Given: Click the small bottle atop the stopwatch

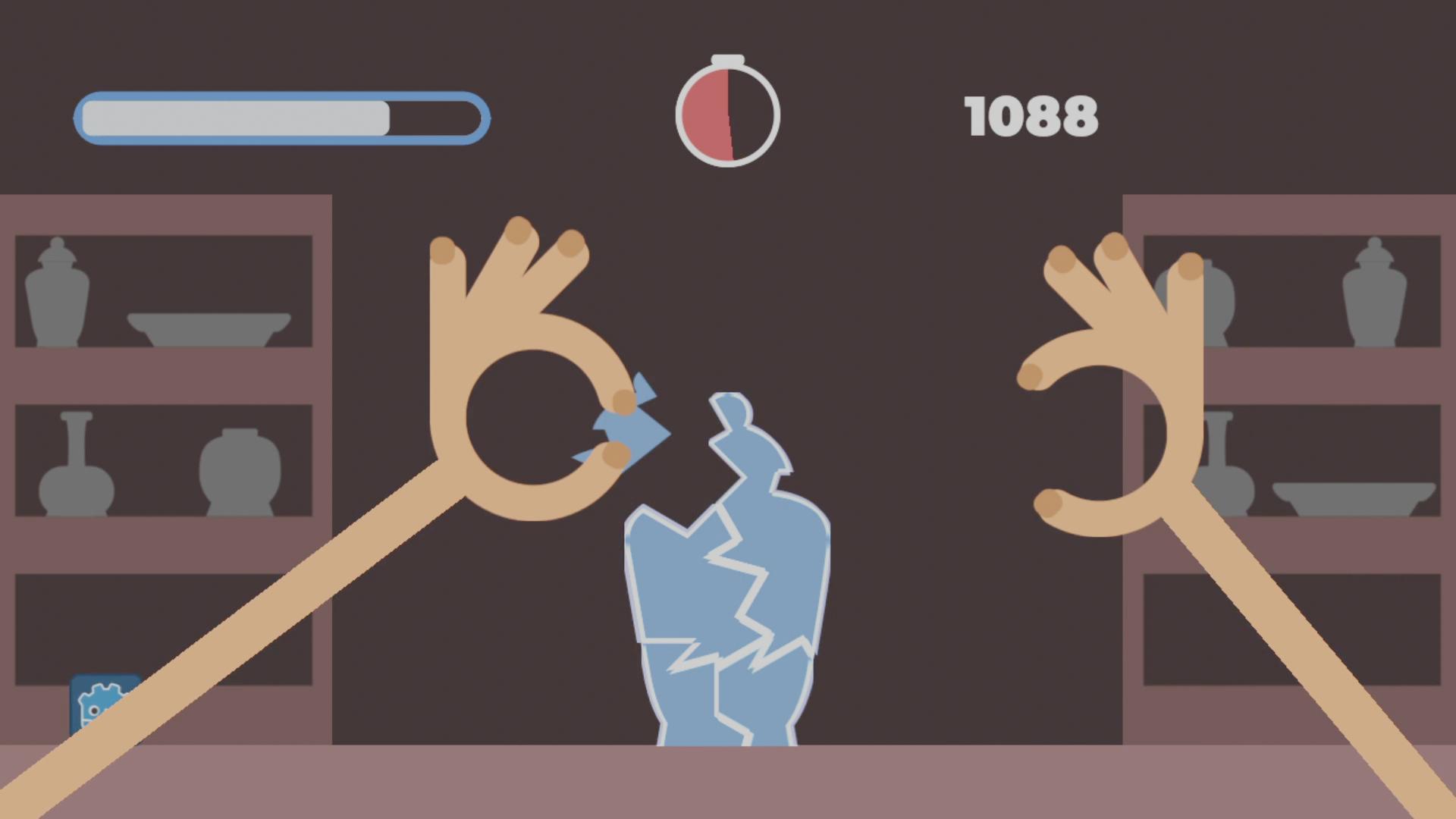Looking at the screenshot, I should pyautogui.click(x=726, y=59).
